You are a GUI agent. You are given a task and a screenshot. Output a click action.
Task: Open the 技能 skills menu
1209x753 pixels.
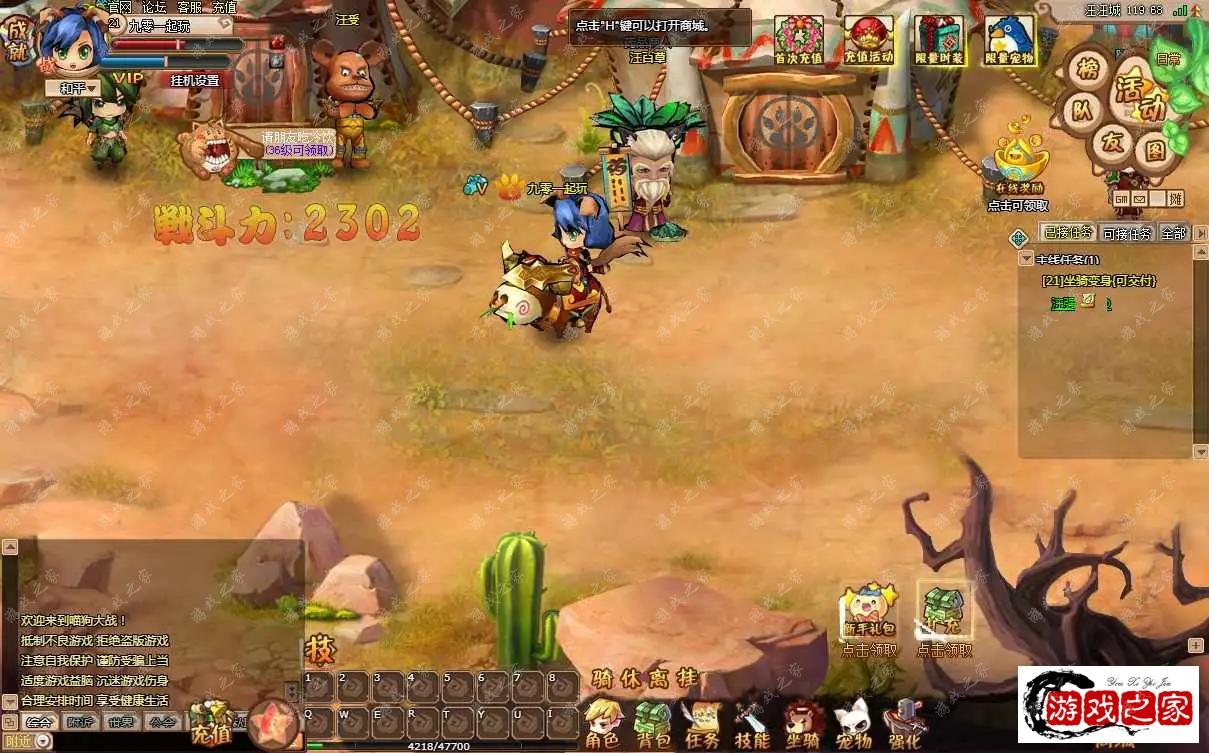[752, 726]
